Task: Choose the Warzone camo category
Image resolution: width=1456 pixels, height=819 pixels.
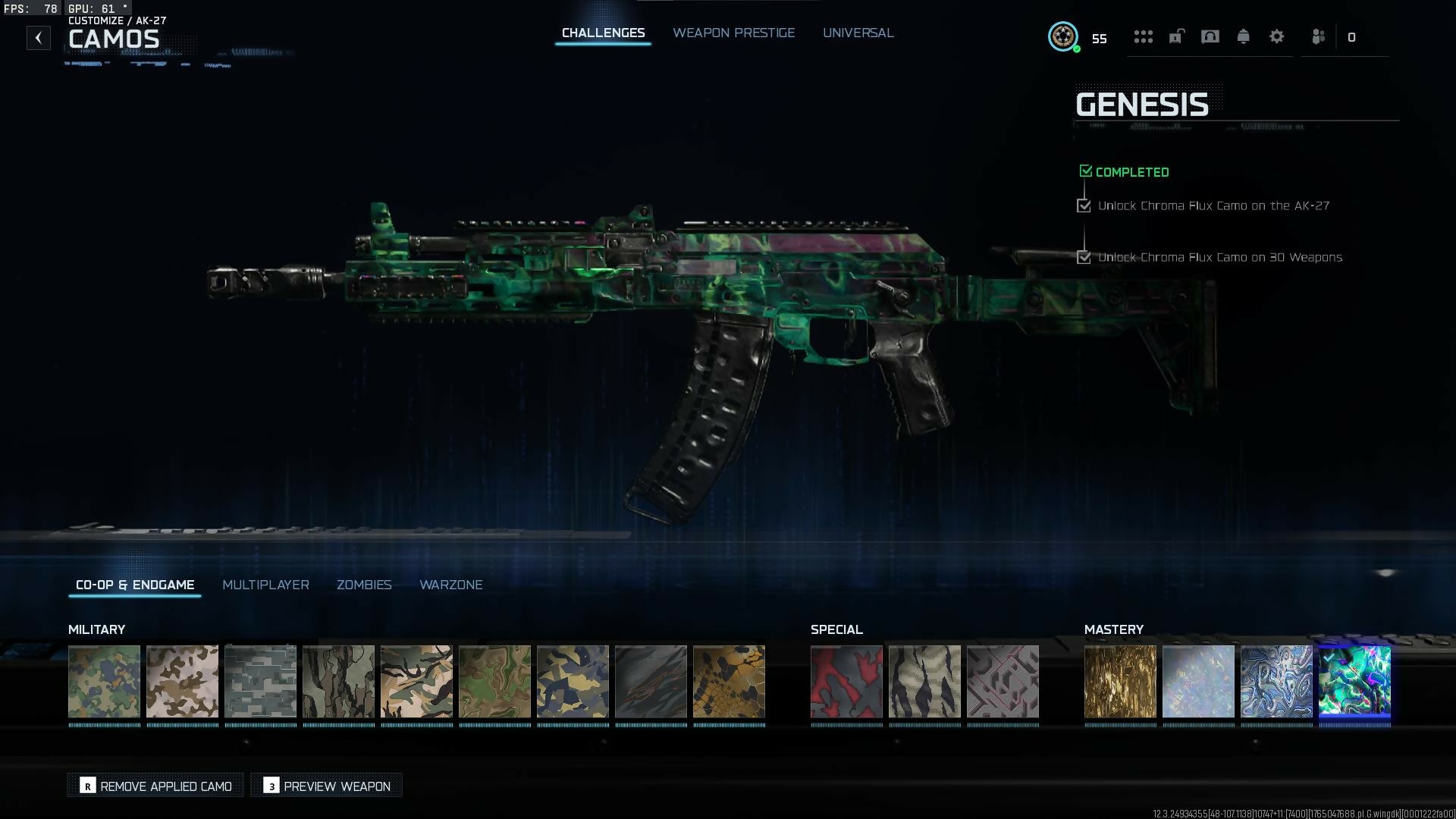Action: point(450,585)
